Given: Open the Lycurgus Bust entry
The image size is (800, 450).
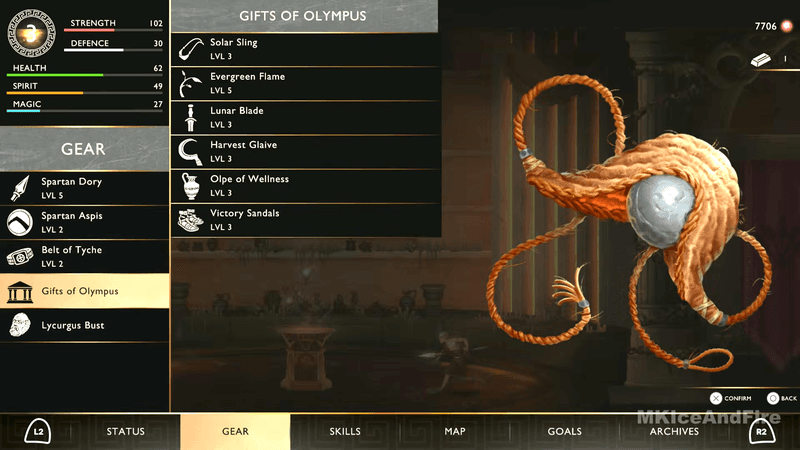Looking at the screenshot, I should [85, 325].
